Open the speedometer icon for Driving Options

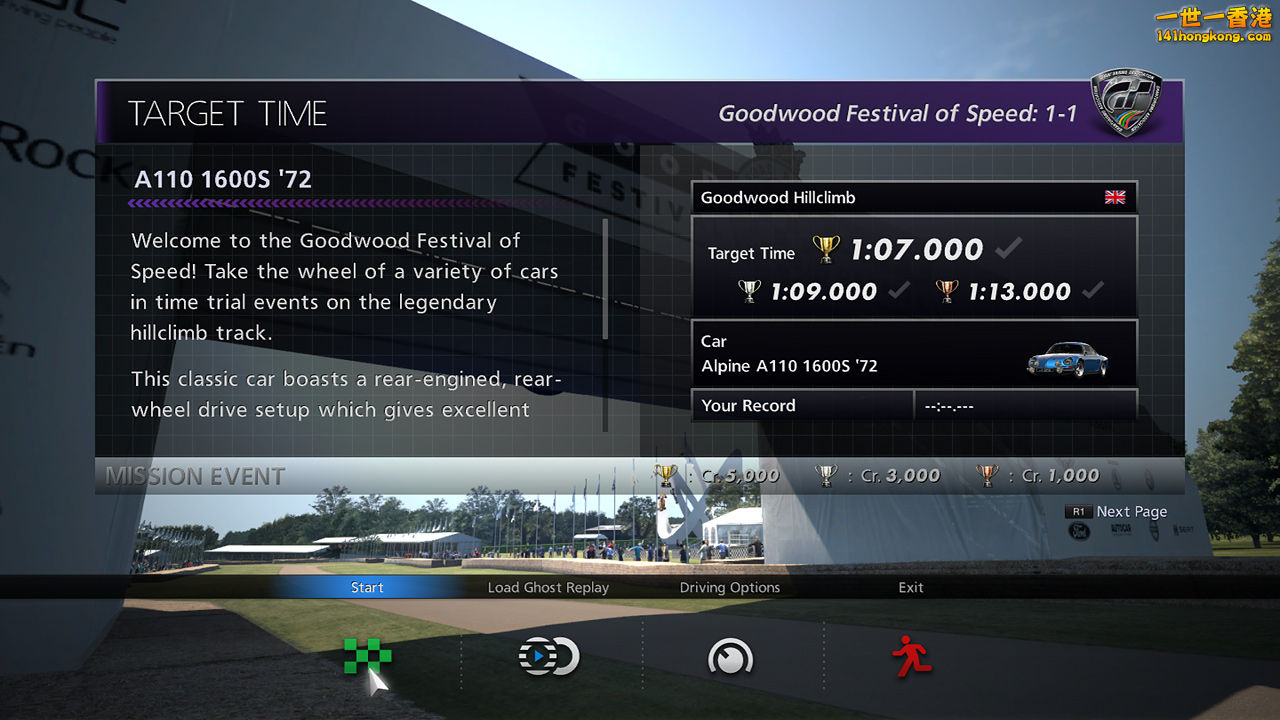[x=730, y=656]
